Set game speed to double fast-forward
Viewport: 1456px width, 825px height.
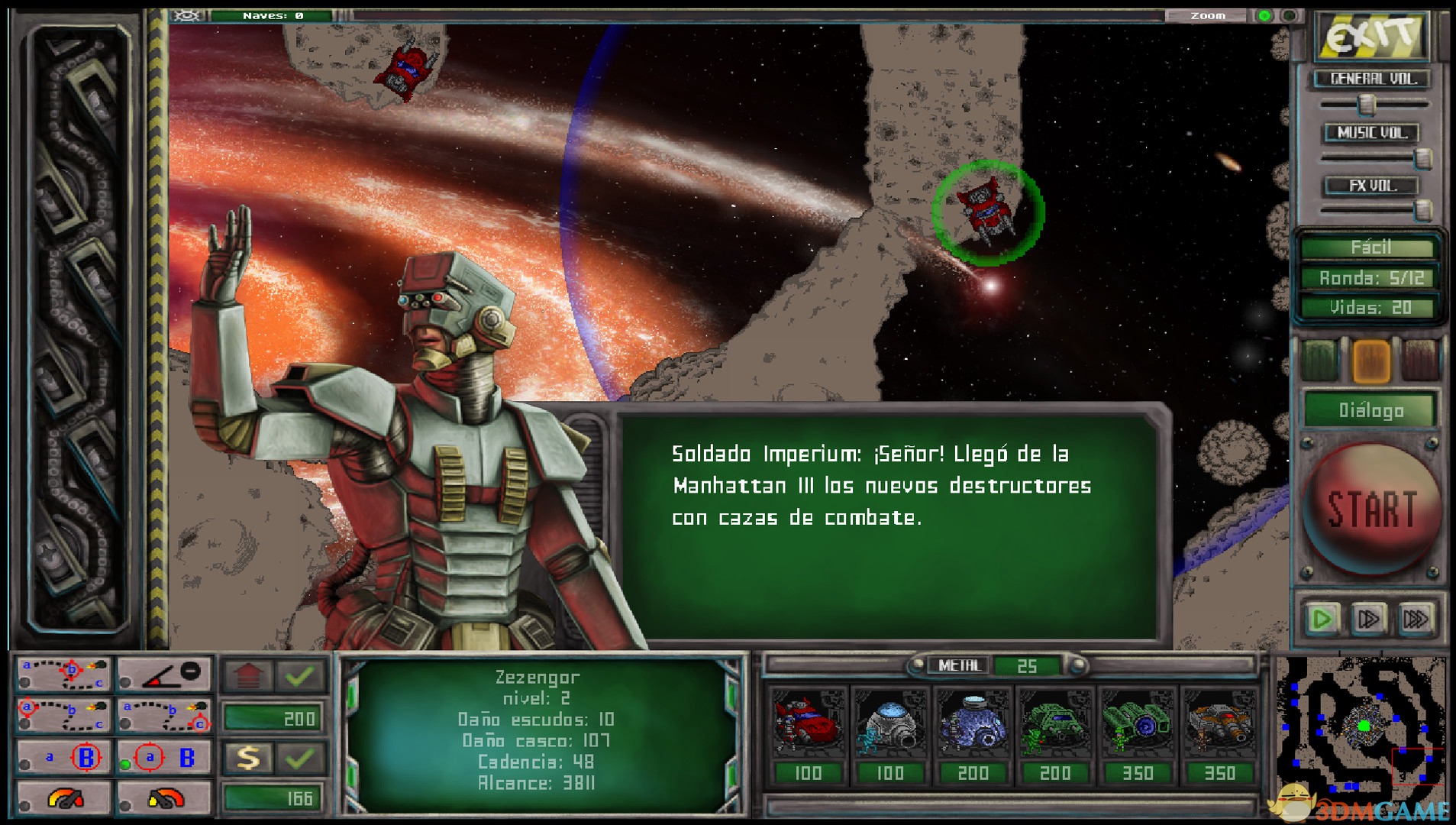pos(1368,618)
